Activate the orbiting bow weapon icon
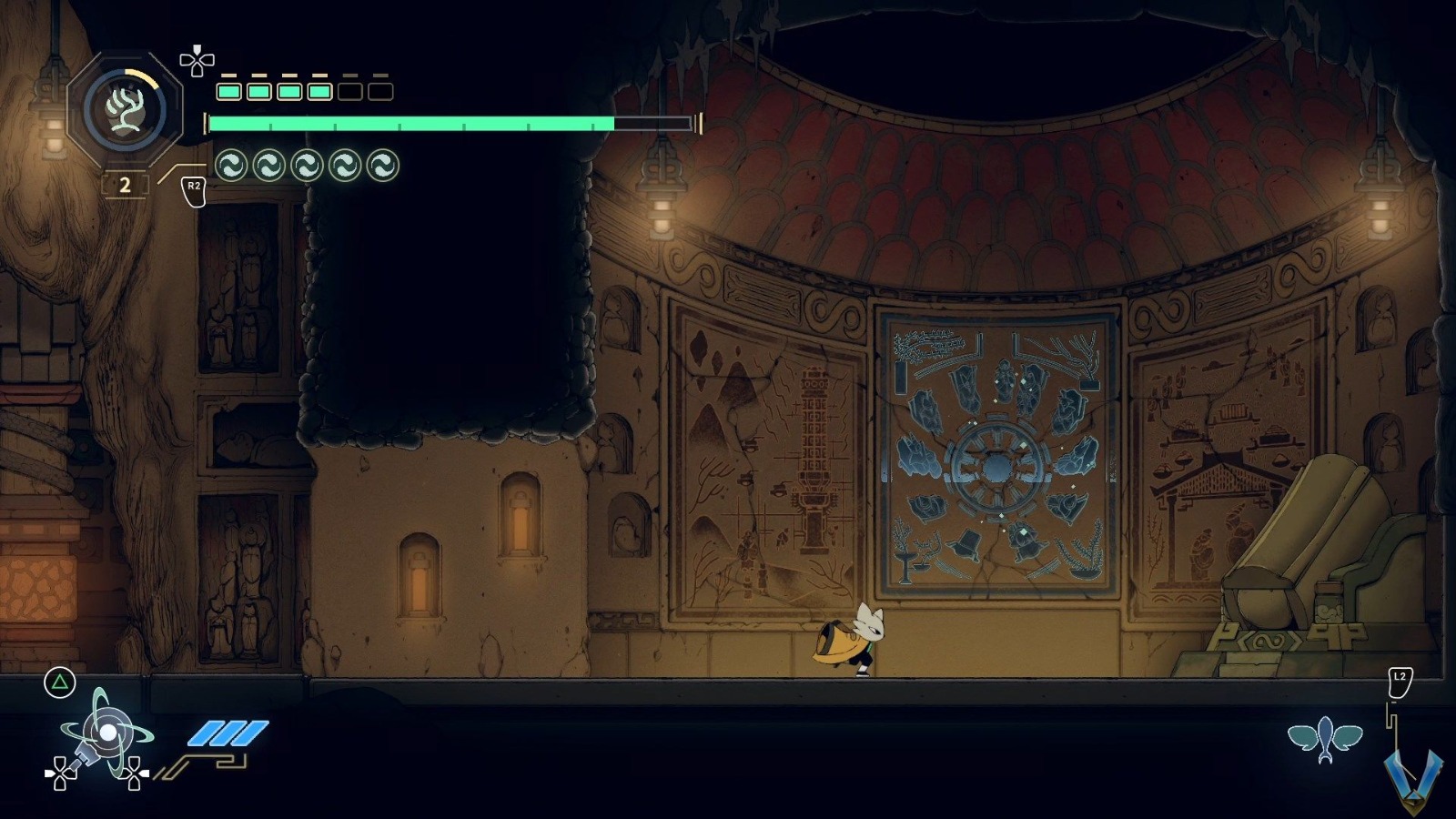This screenshot has height=819, width=1456. 106,734
